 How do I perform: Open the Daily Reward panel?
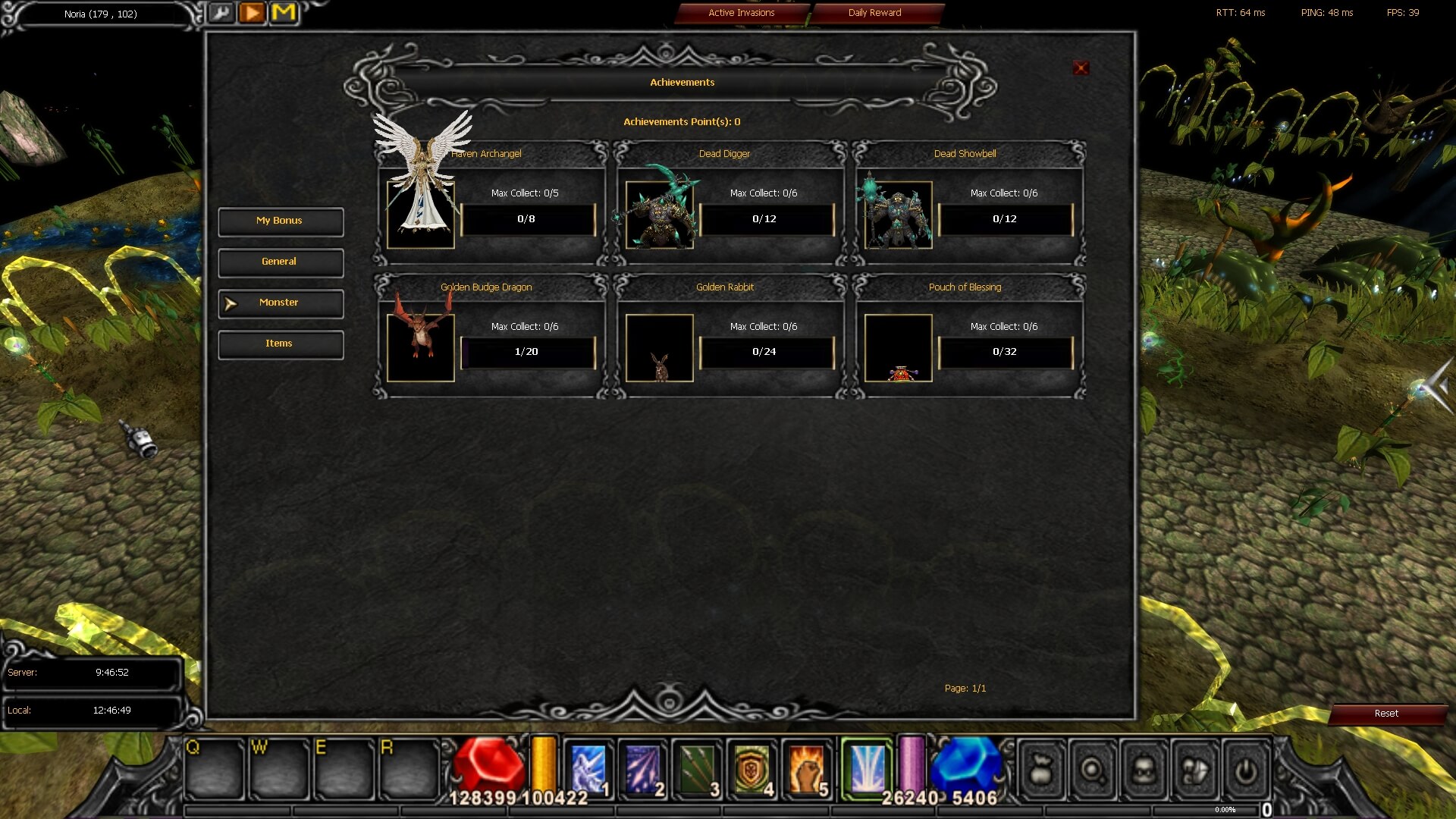pos(876,13)
